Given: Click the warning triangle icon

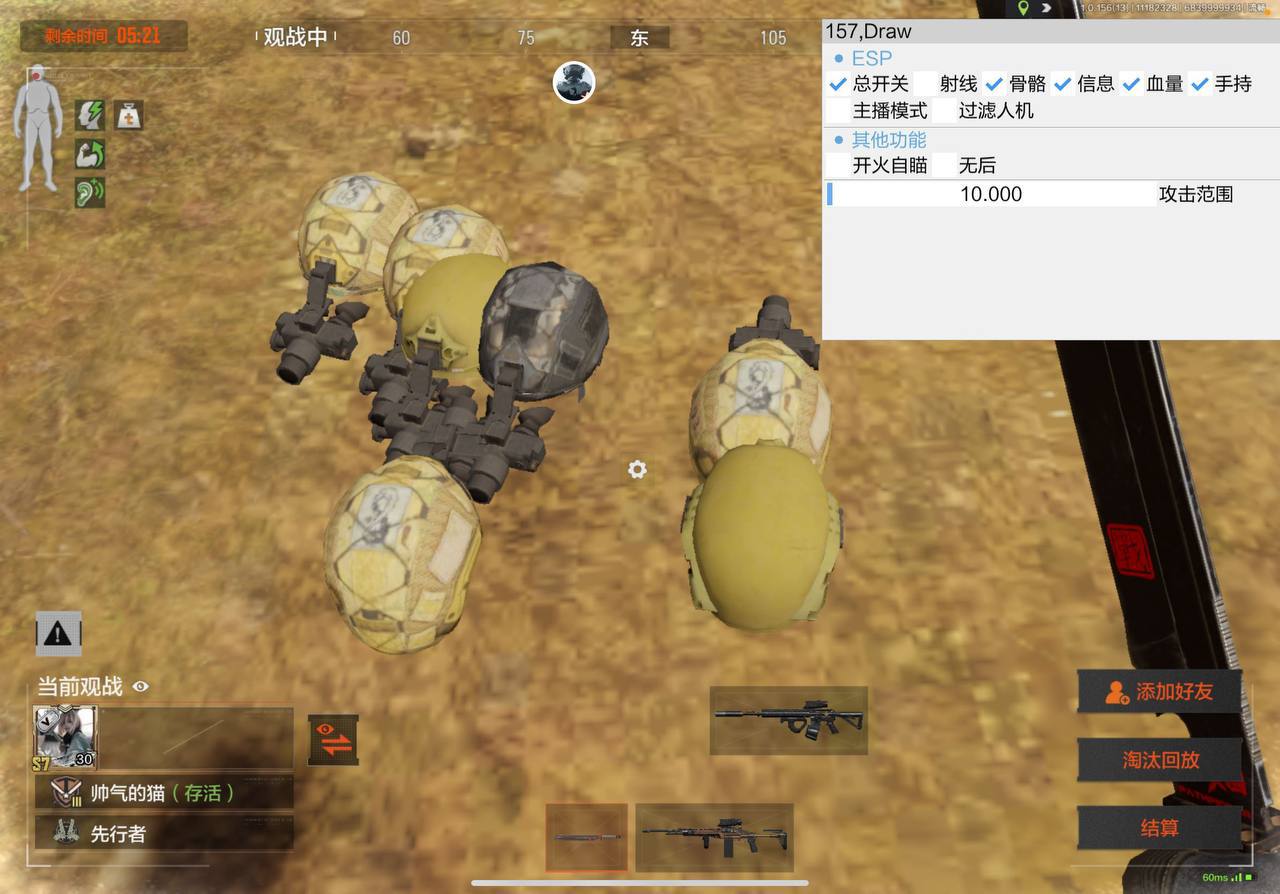Looking at the screenshot, I should [57, 633].
